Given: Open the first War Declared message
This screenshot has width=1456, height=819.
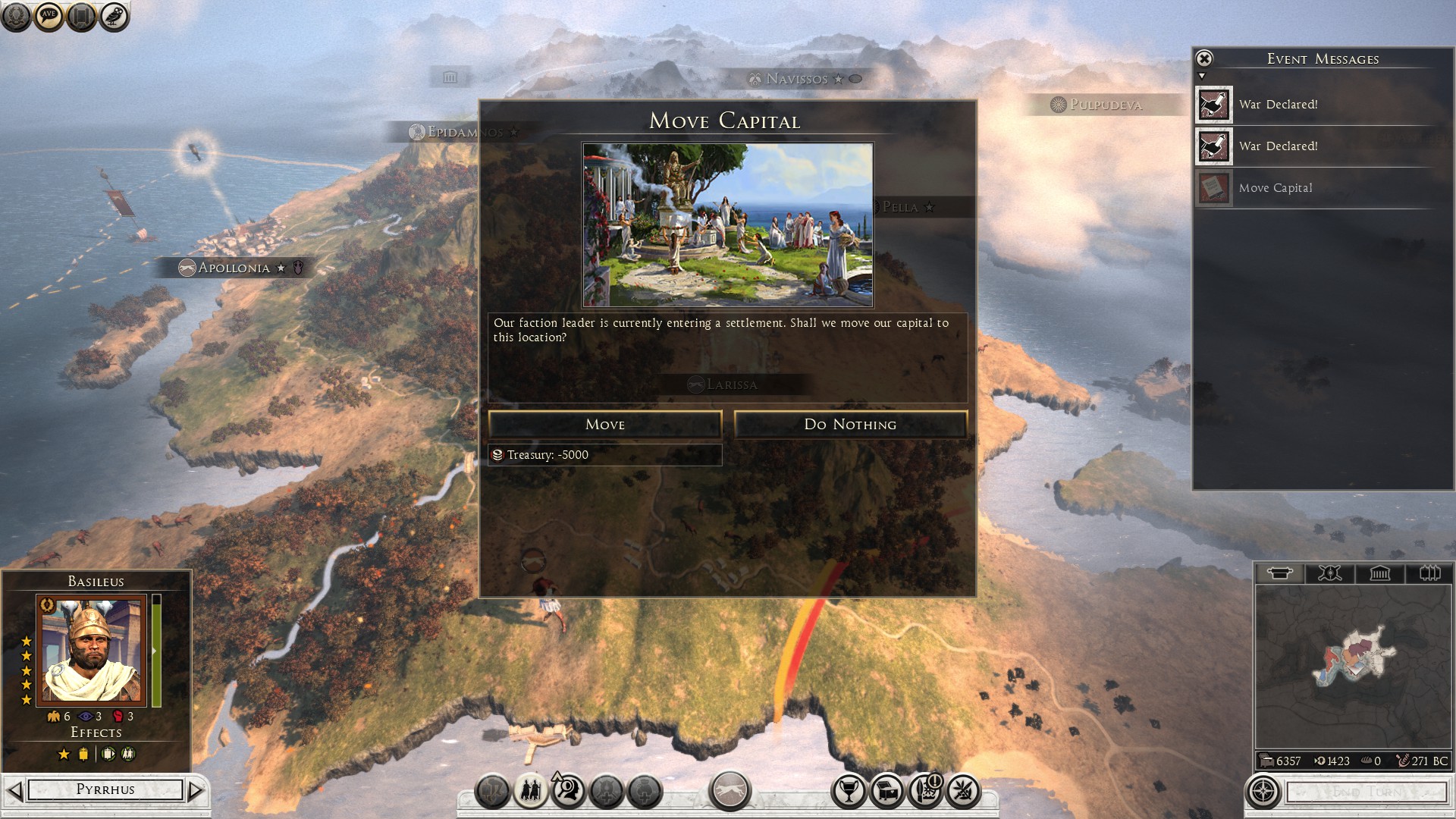Looking at the screenshot, I should pos(1278,105).
